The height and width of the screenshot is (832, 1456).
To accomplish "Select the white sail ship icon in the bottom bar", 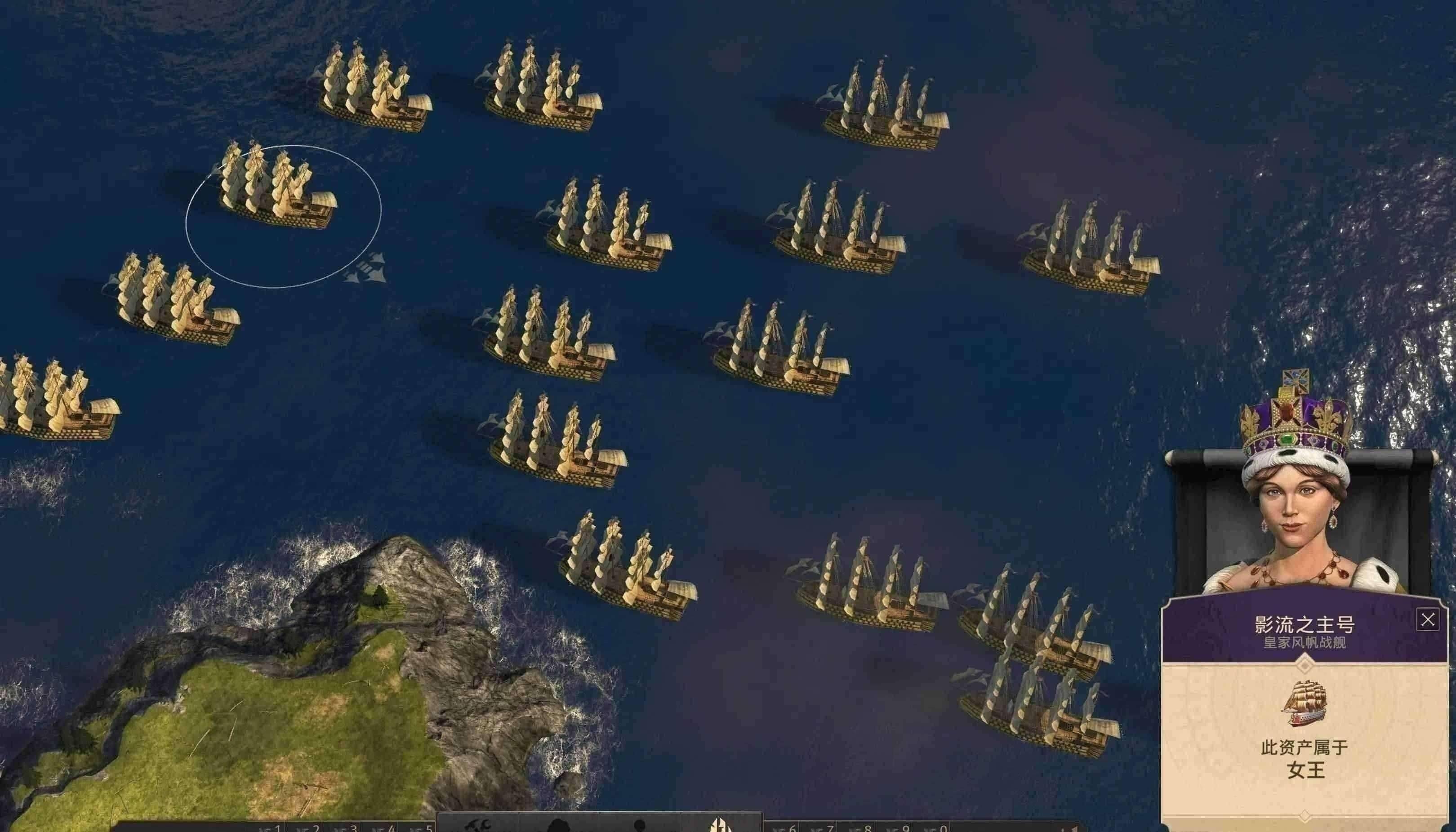I will pos(718,826).
